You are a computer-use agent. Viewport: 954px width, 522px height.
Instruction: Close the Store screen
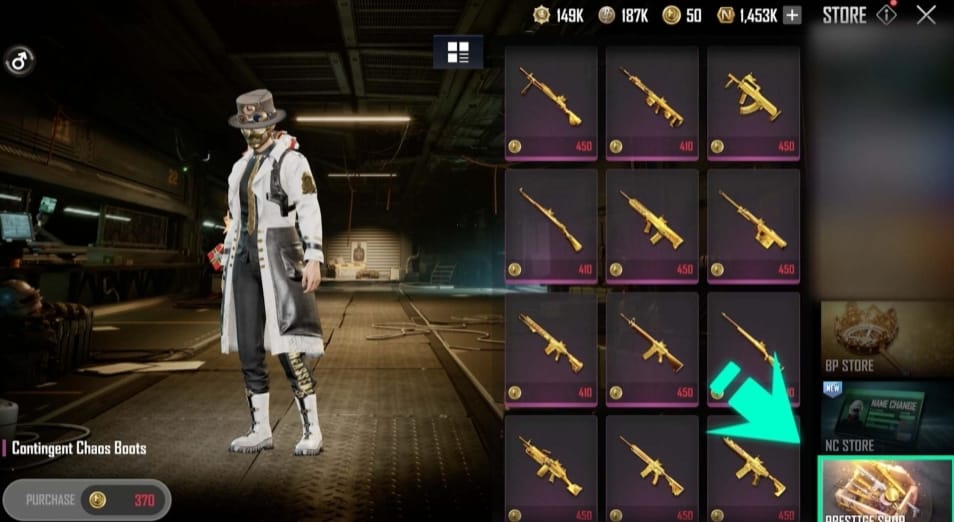click(x=926, y=15)
